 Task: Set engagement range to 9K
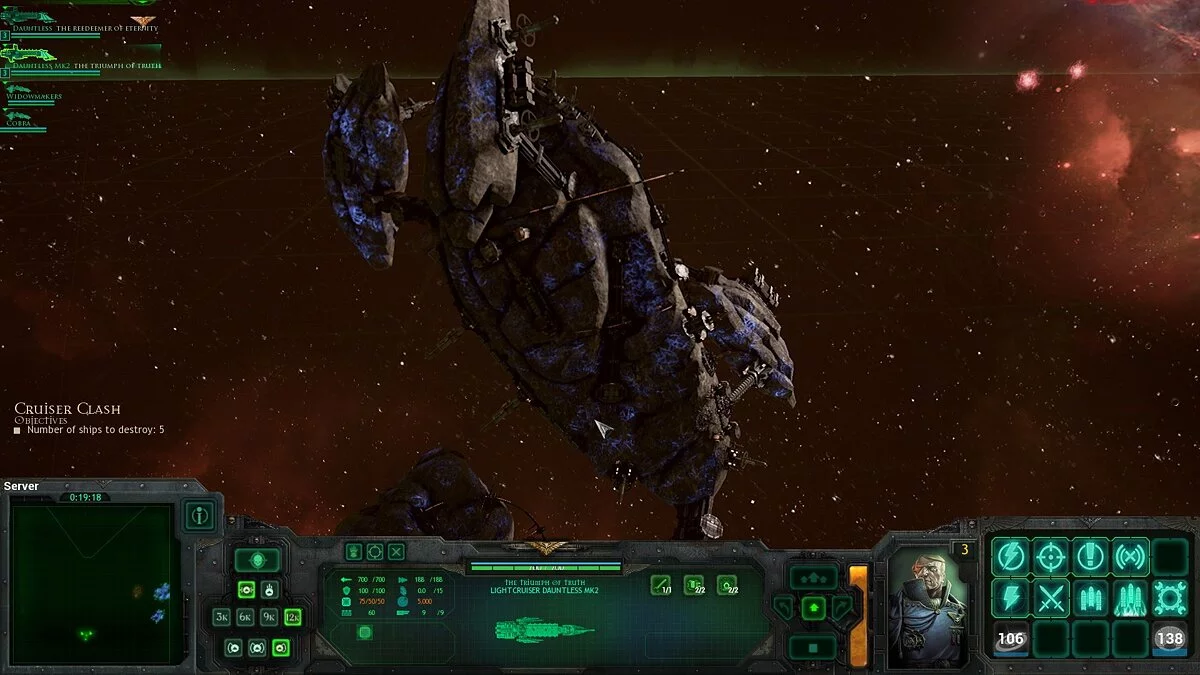(269, 617)
